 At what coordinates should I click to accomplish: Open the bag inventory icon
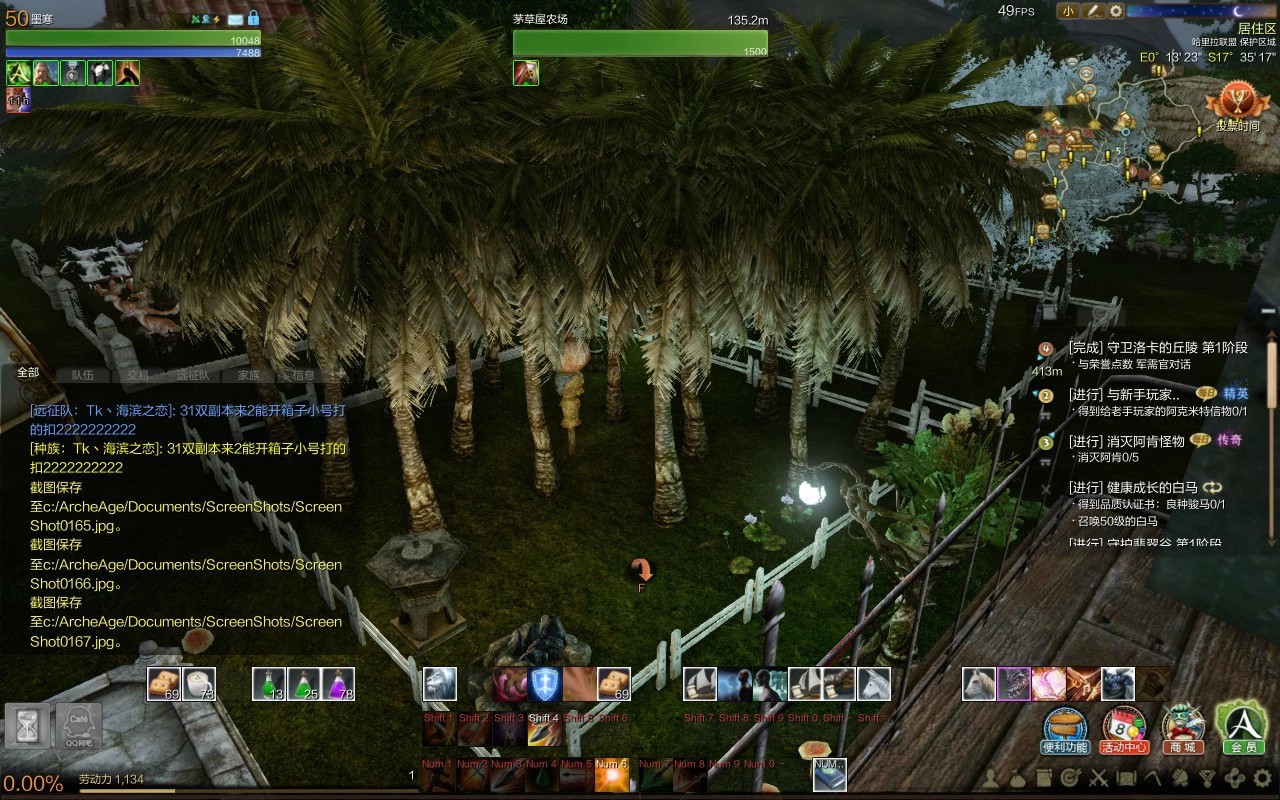click(1016, 778)
